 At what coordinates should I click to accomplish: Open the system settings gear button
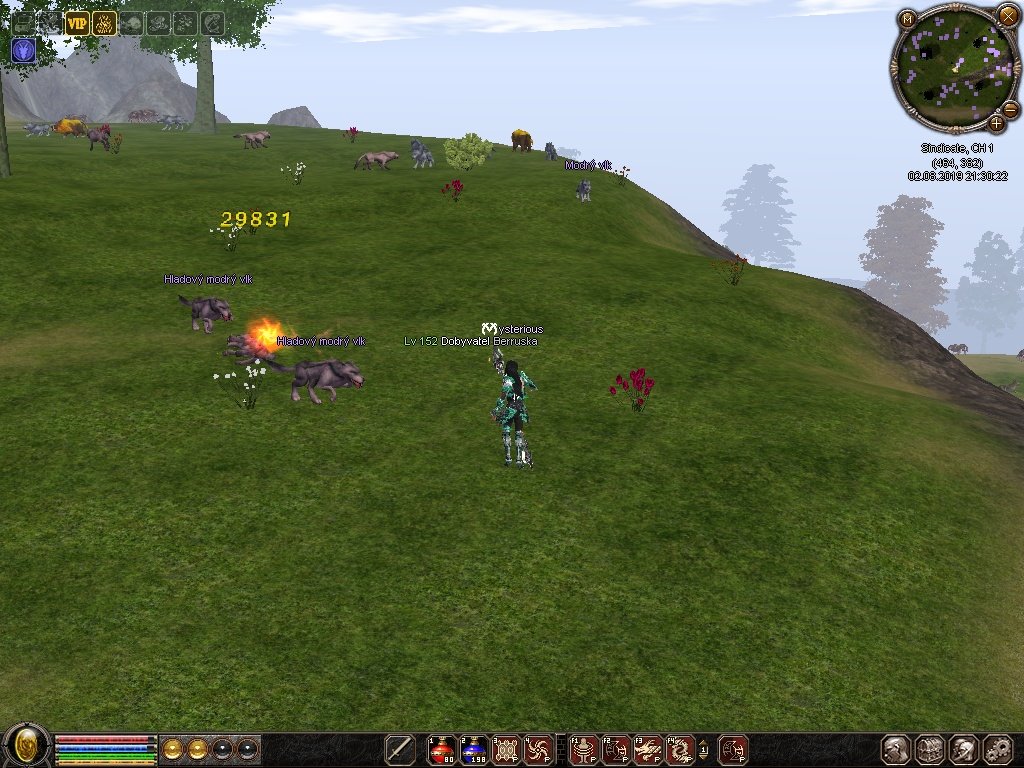click(998, 750)
